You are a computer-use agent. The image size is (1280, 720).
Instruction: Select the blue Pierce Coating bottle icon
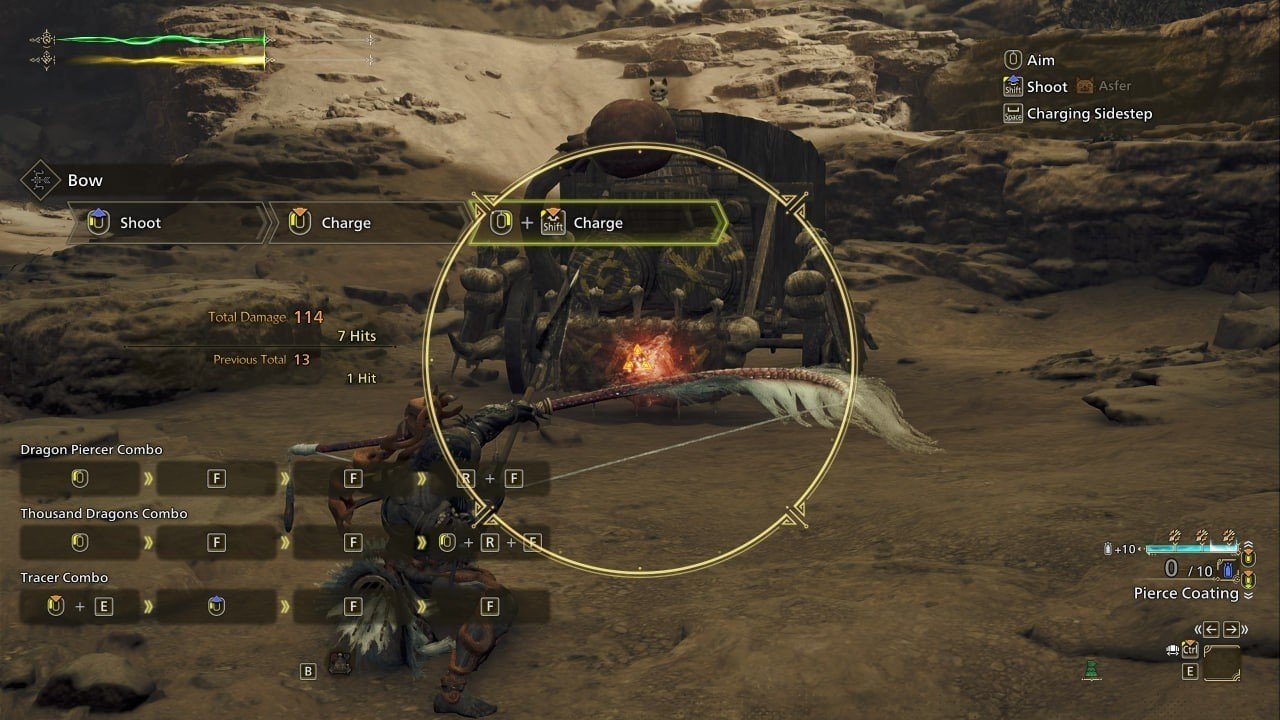pyautogui.click(x=1229, y=570)
